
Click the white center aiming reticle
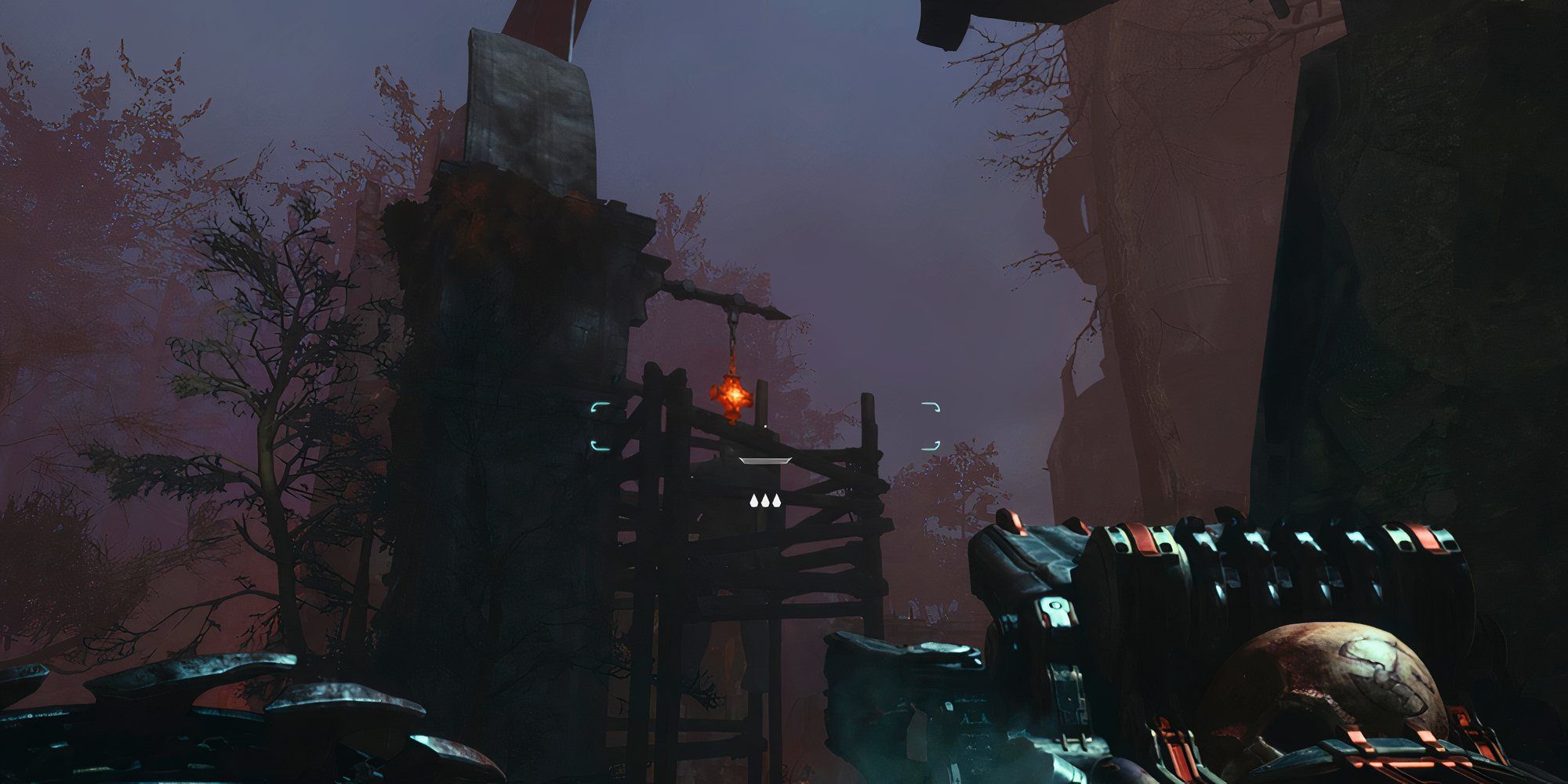click(x=764, y=461)
